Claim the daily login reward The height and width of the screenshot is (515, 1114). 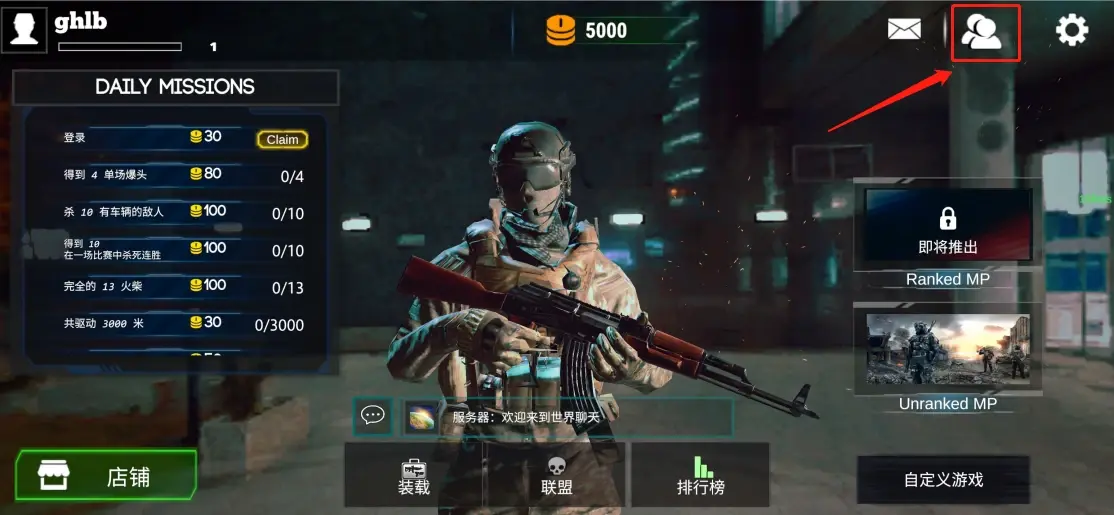tap(282, 140)
